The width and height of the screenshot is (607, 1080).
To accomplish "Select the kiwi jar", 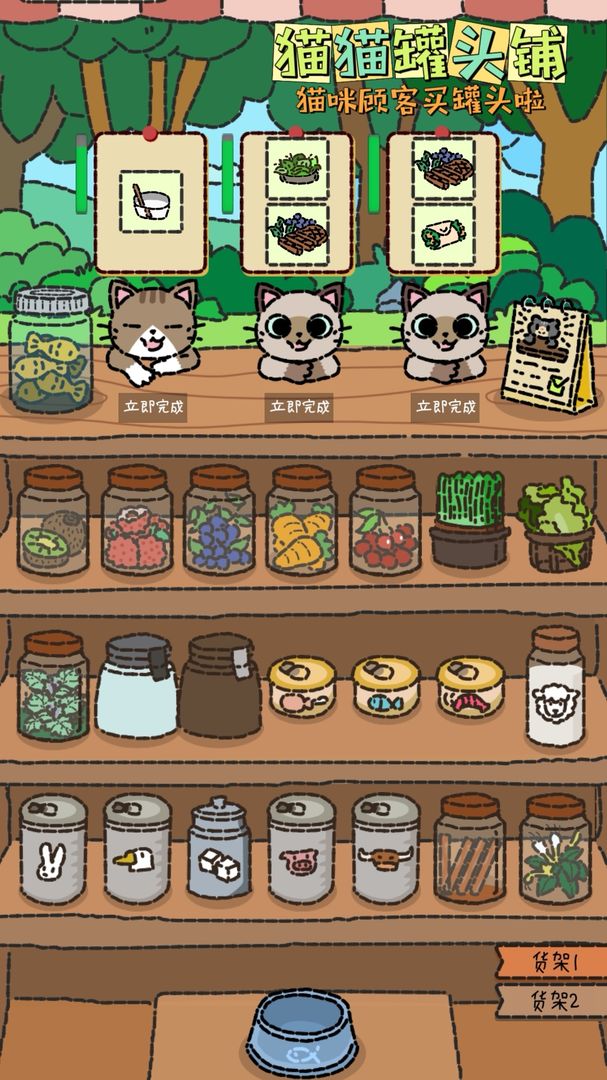I will [x=53, y=520].
